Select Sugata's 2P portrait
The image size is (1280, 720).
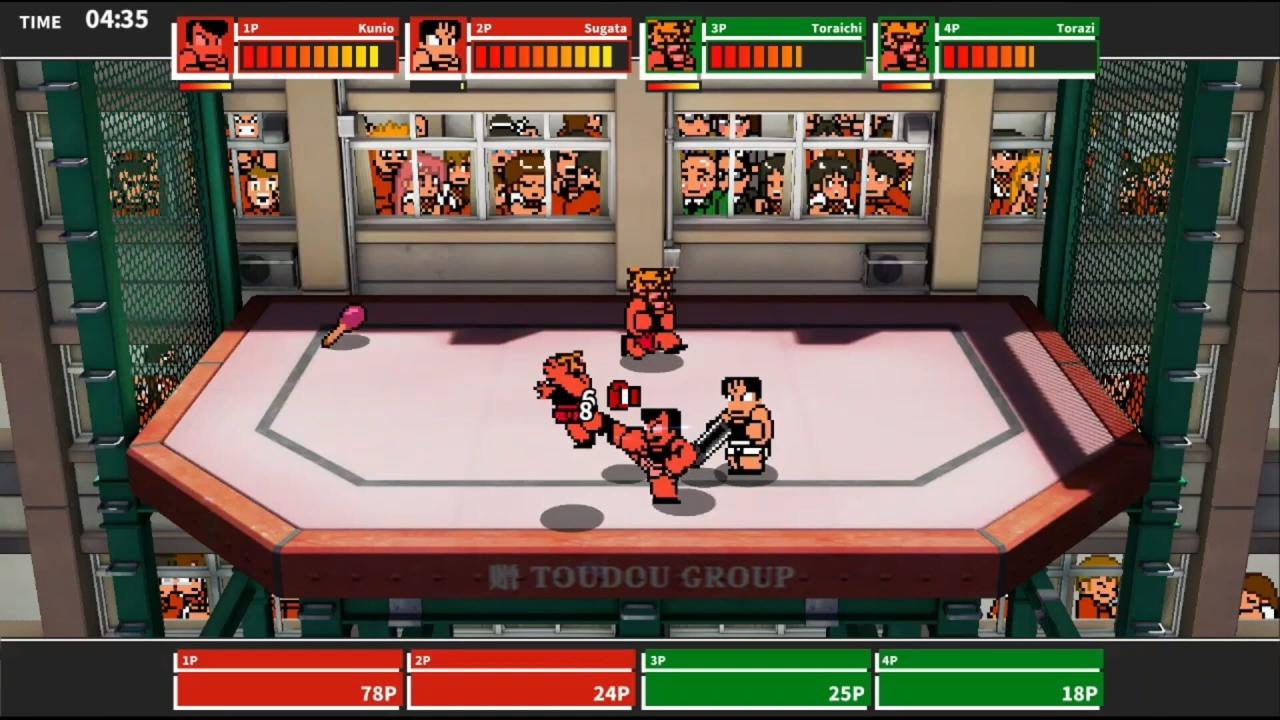point(437,47)
